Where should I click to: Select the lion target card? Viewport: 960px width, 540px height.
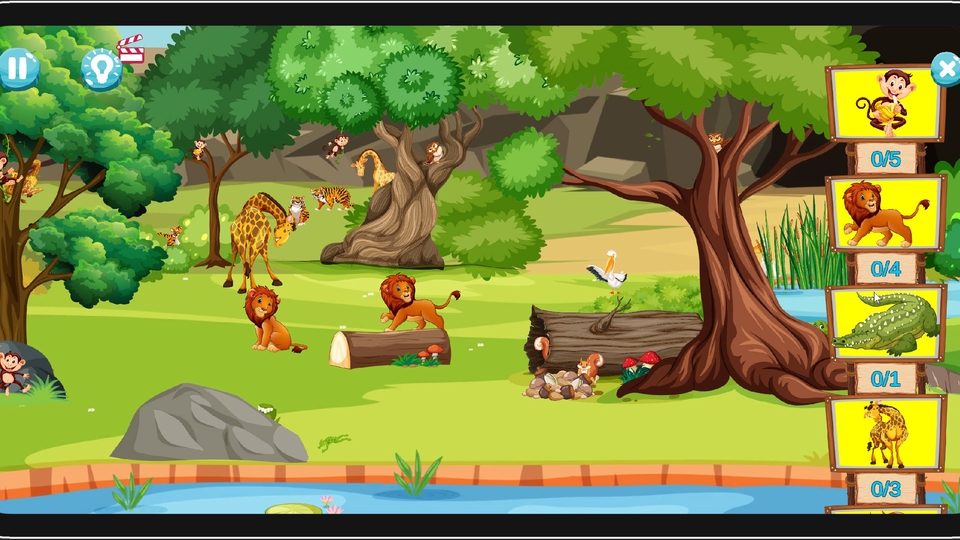click(886, 213)
